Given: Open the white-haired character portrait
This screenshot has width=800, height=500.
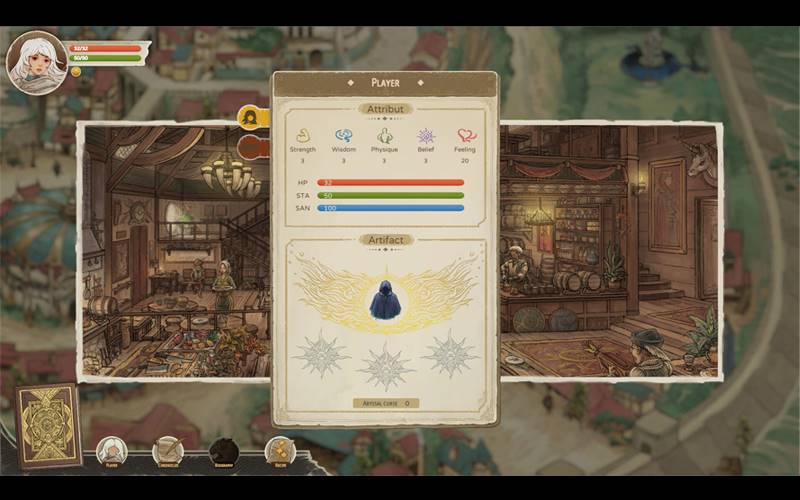Looking at the screenshot, I should pyautogui.click(x=36, y=60).
